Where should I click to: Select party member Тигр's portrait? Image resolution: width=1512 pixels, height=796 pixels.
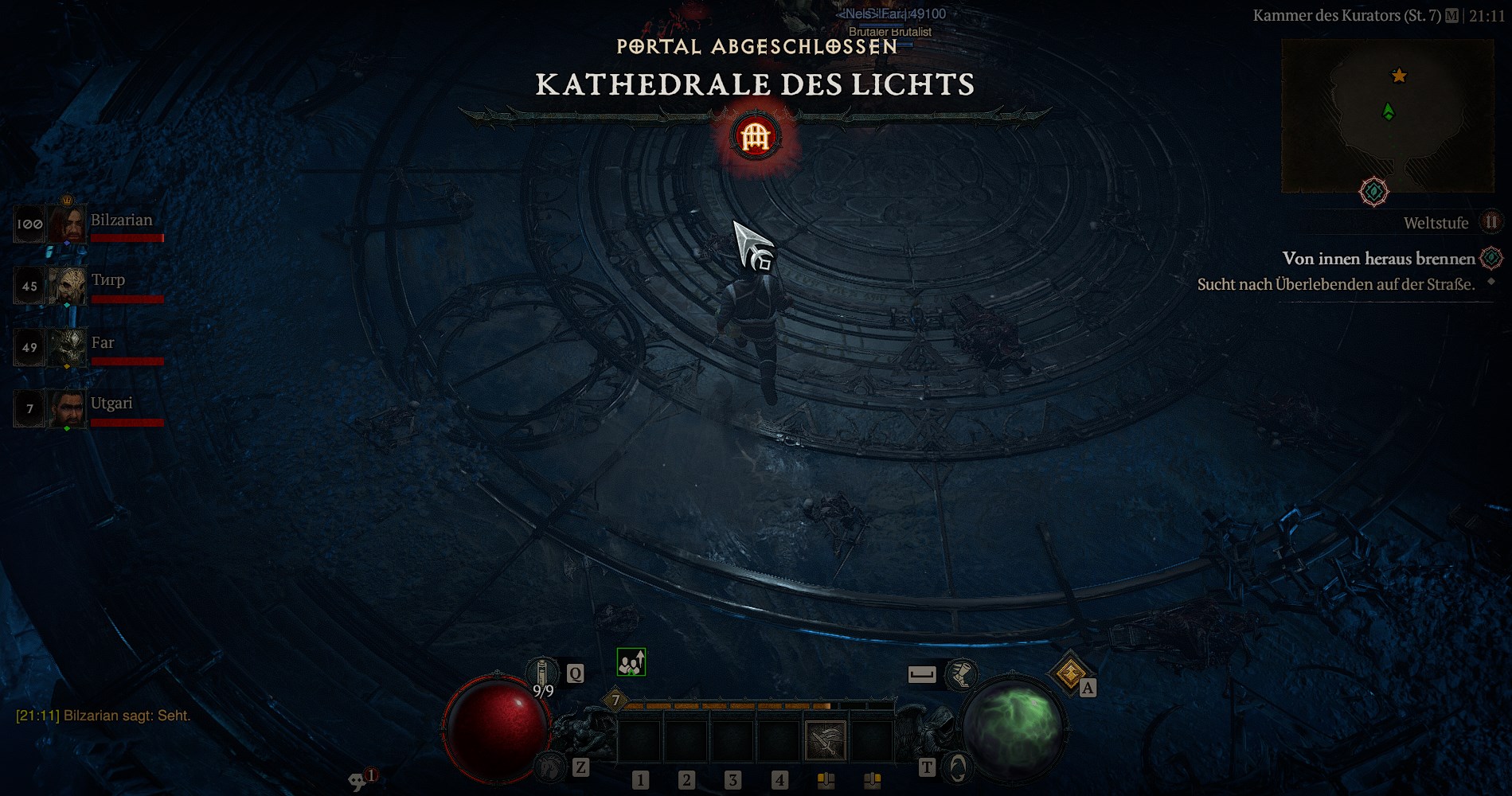[67, 286]
